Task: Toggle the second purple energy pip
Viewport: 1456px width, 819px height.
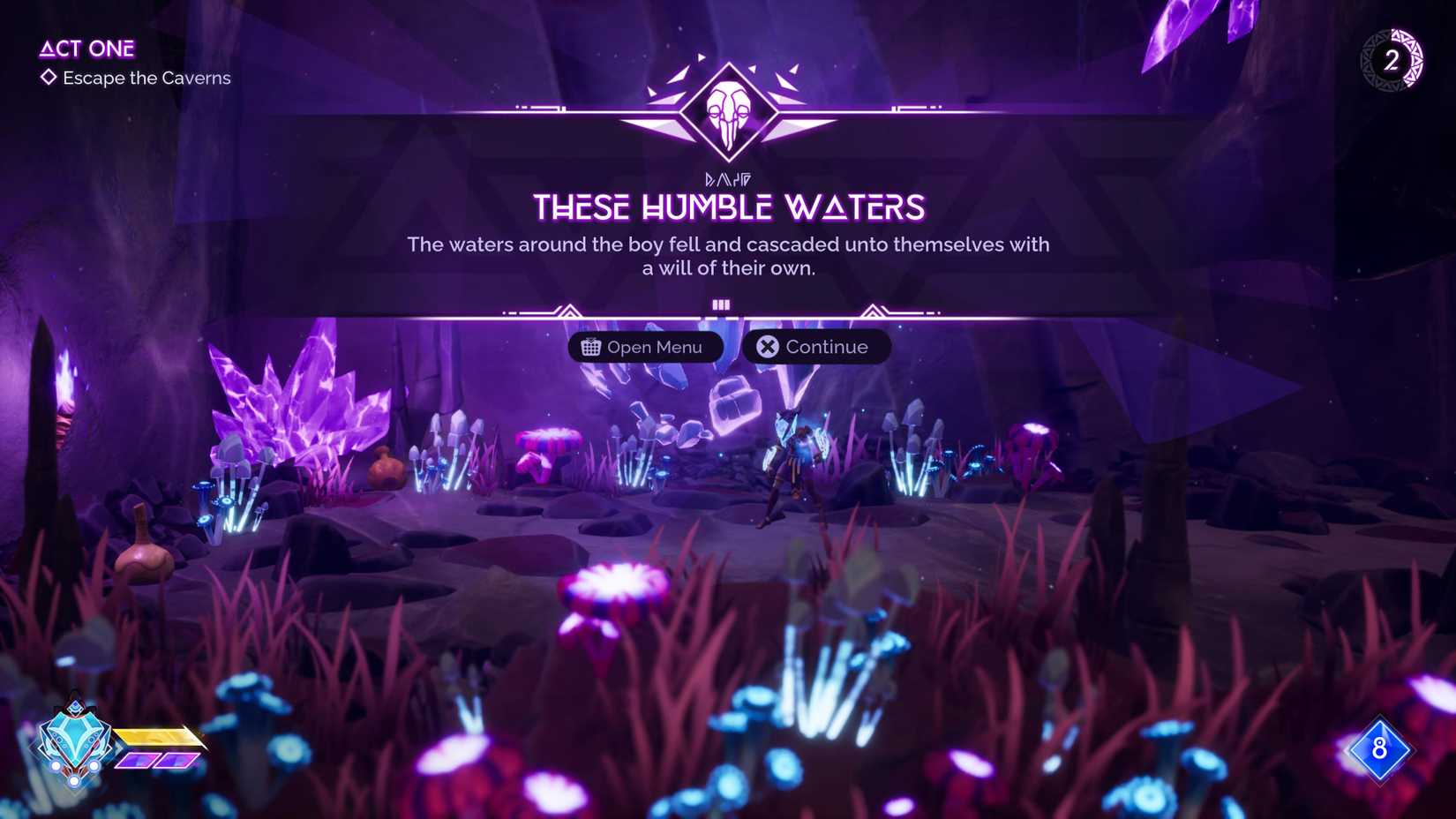Action: coord(176,759)
